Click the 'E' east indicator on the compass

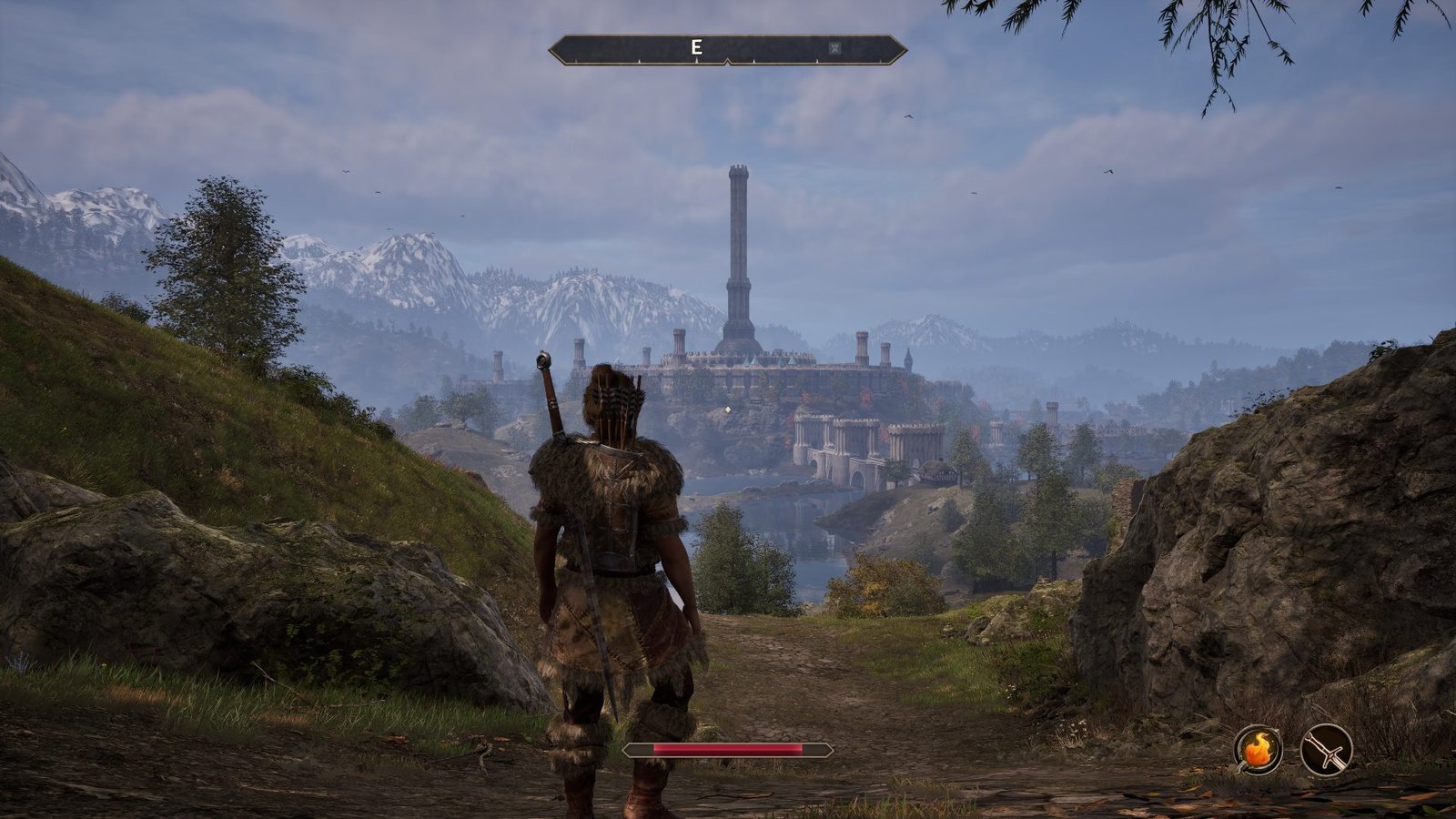click(697, 46)
